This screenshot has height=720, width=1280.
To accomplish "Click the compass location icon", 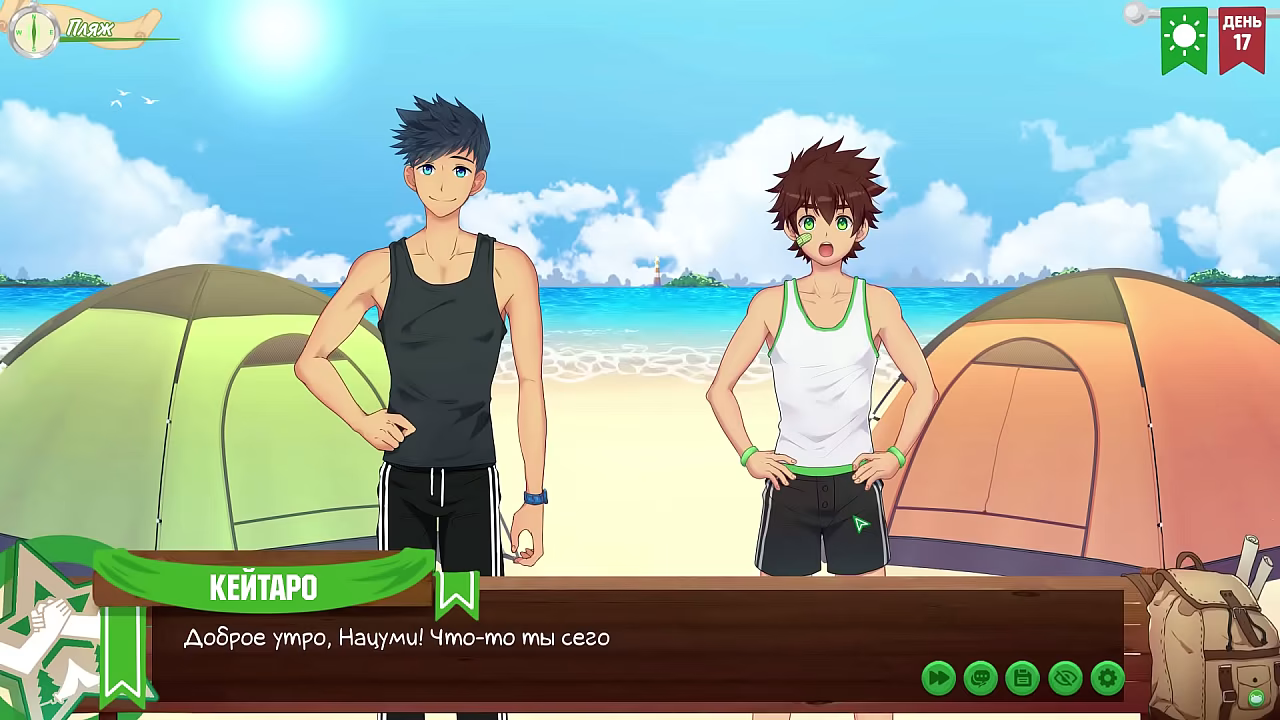I will coord(34,31).
